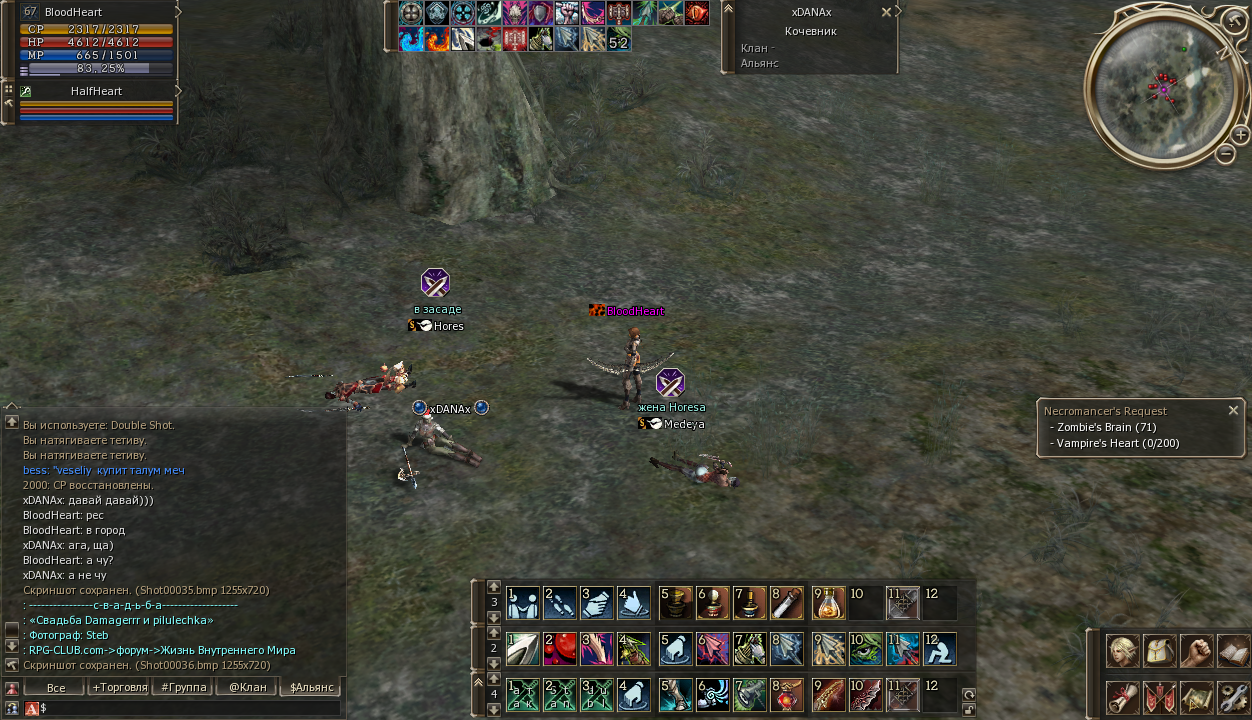Close the xDANAx target window

tap(886, 12)
